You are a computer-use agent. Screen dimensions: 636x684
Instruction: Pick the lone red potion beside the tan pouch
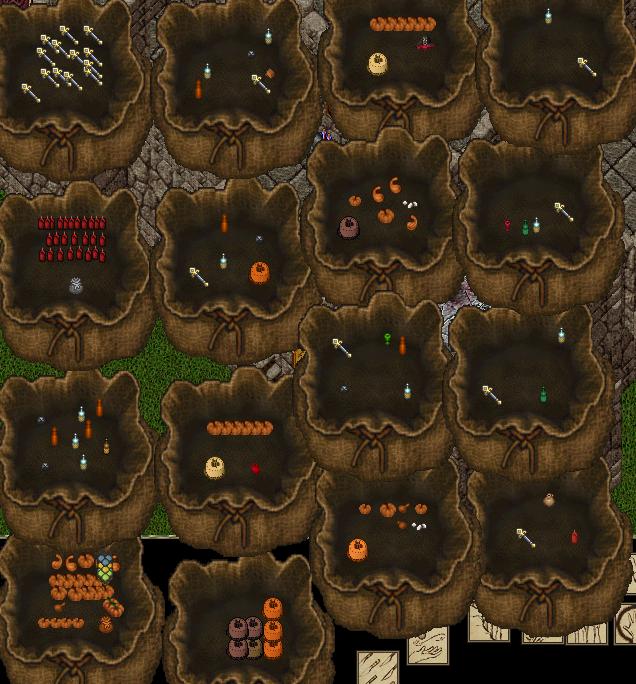(256, 468)
